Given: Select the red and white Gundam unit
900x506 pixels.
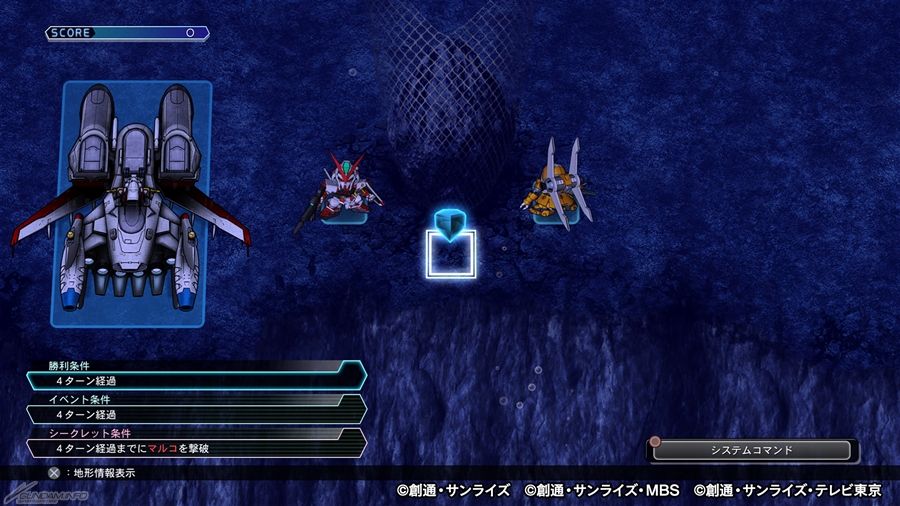Looking at the screenshot, I should pos(346,187).
